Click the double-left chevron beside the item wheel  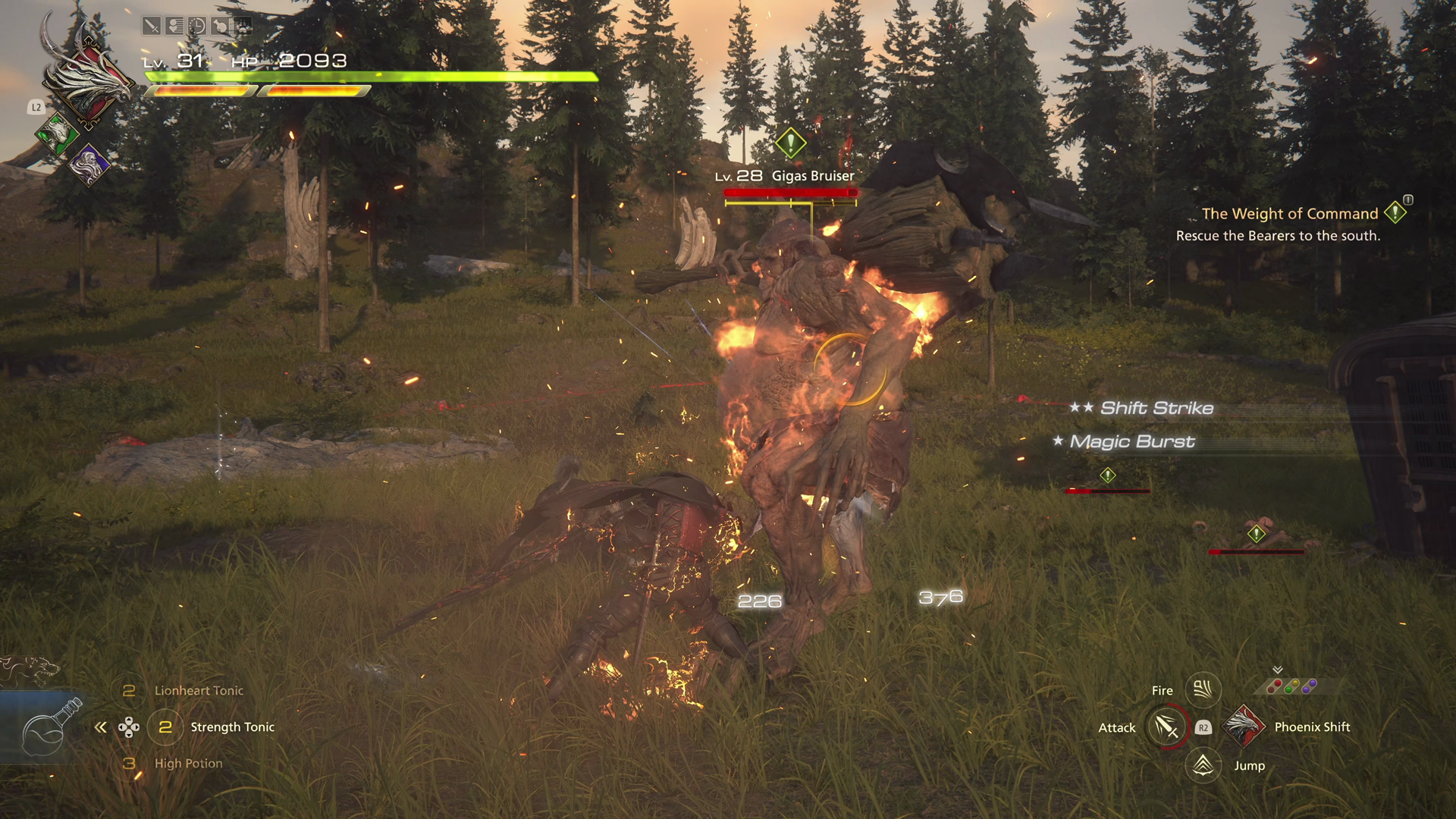point(99,726)
